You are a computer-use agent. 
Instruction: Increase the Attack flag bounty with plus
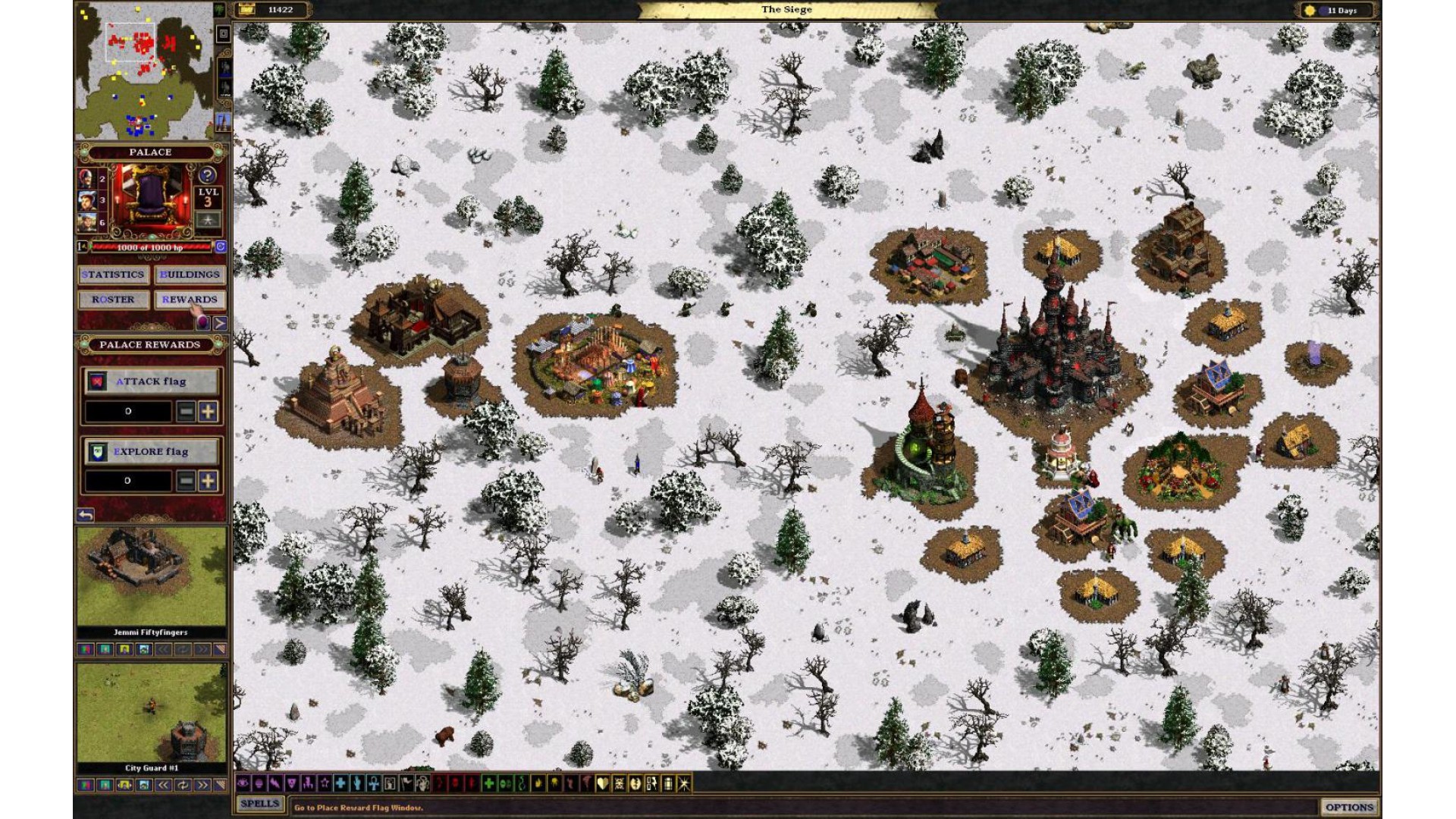208,412
